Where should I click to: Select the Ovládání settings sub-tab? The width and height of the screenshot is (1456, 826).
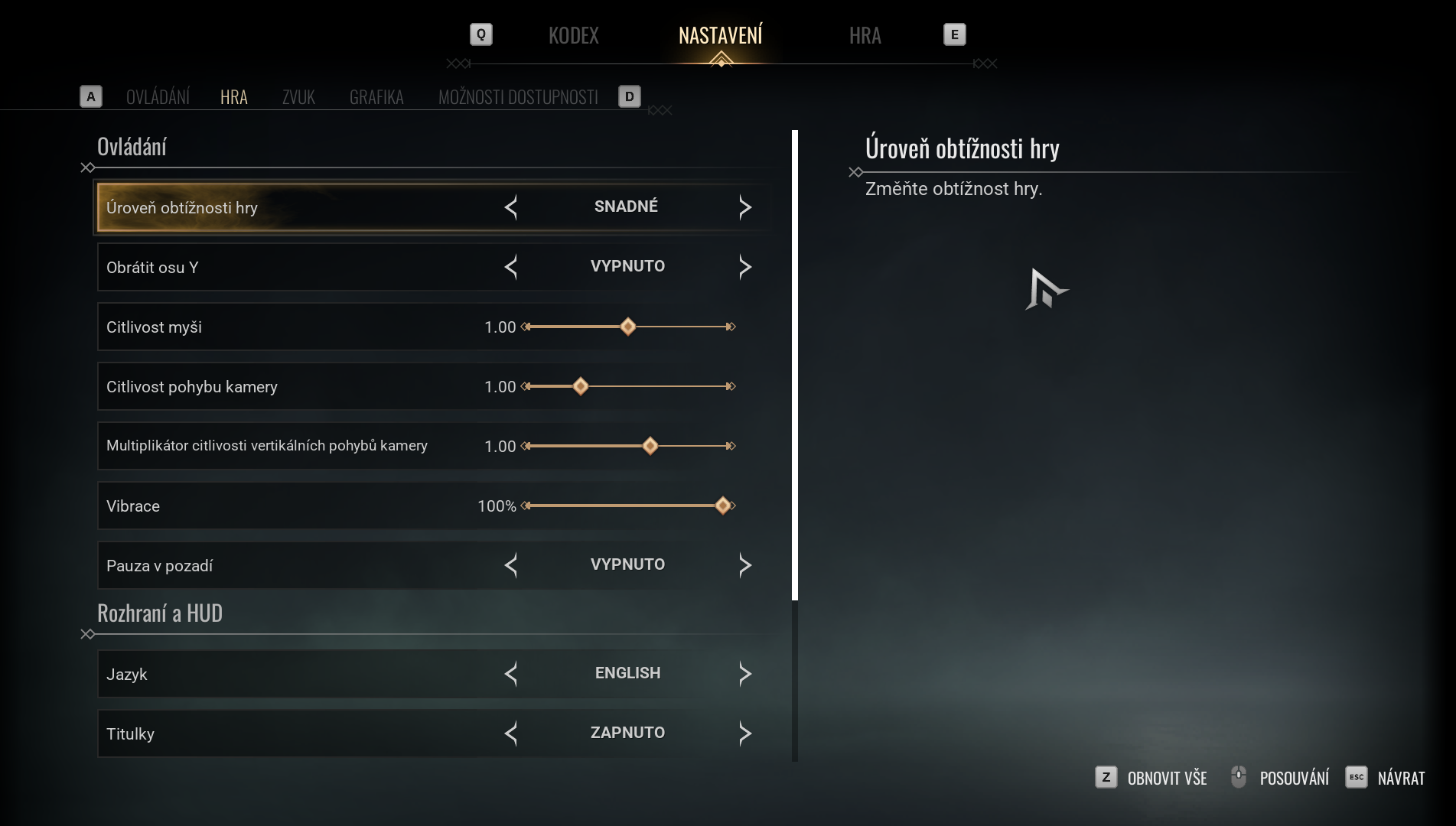(158, 97)
